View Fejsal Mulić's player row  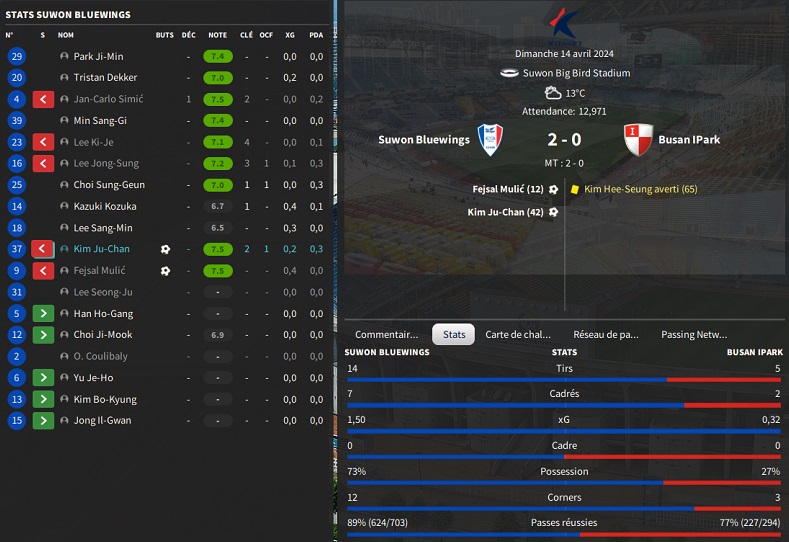99,270
